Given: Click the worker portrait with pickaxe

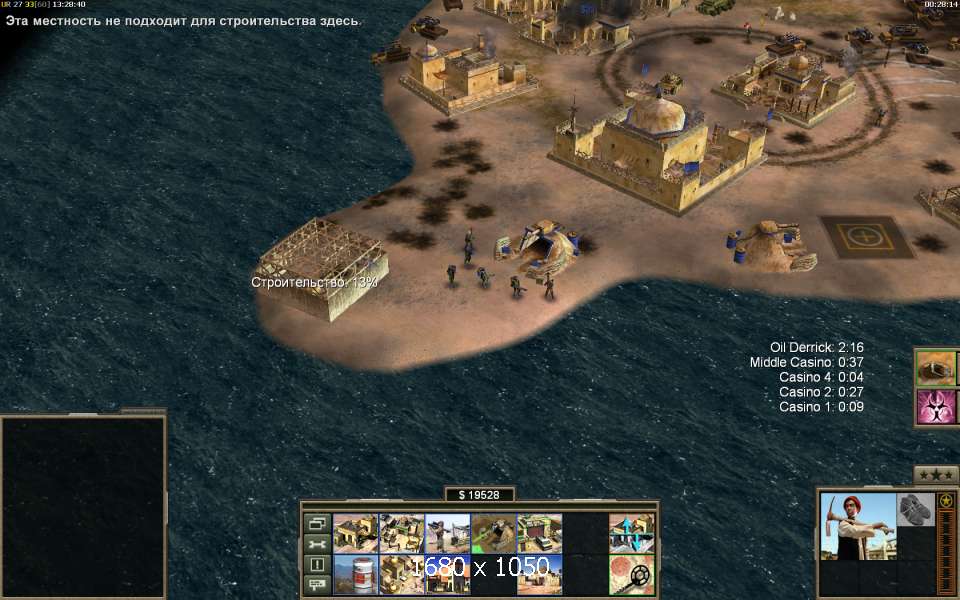Looking at the screenshot, I should pyautogui.click(x=856, y=527).
